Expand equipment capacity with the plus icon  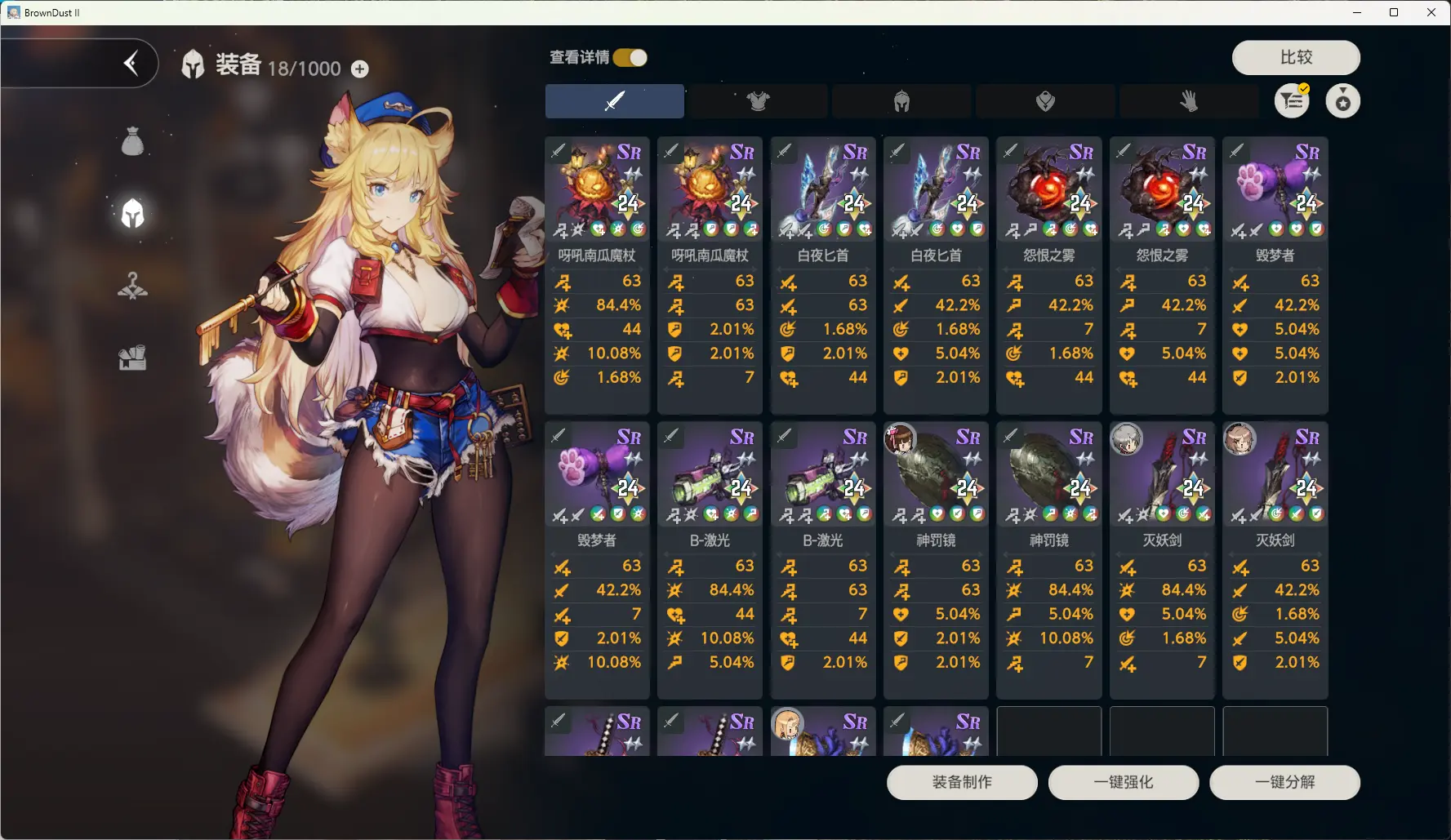pos(359,69)
